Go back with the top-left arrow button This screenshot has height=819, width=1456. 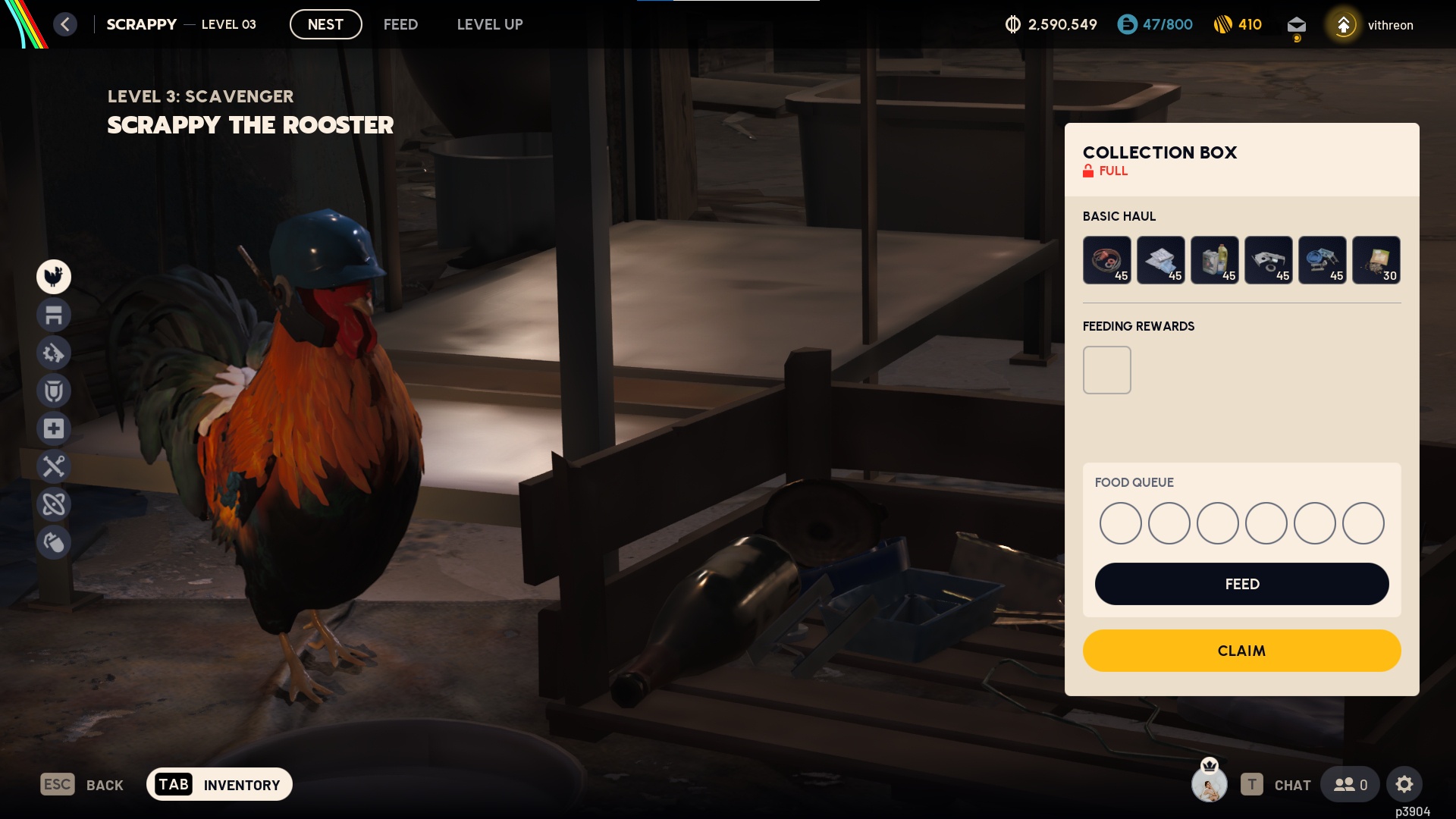[65, 24]
